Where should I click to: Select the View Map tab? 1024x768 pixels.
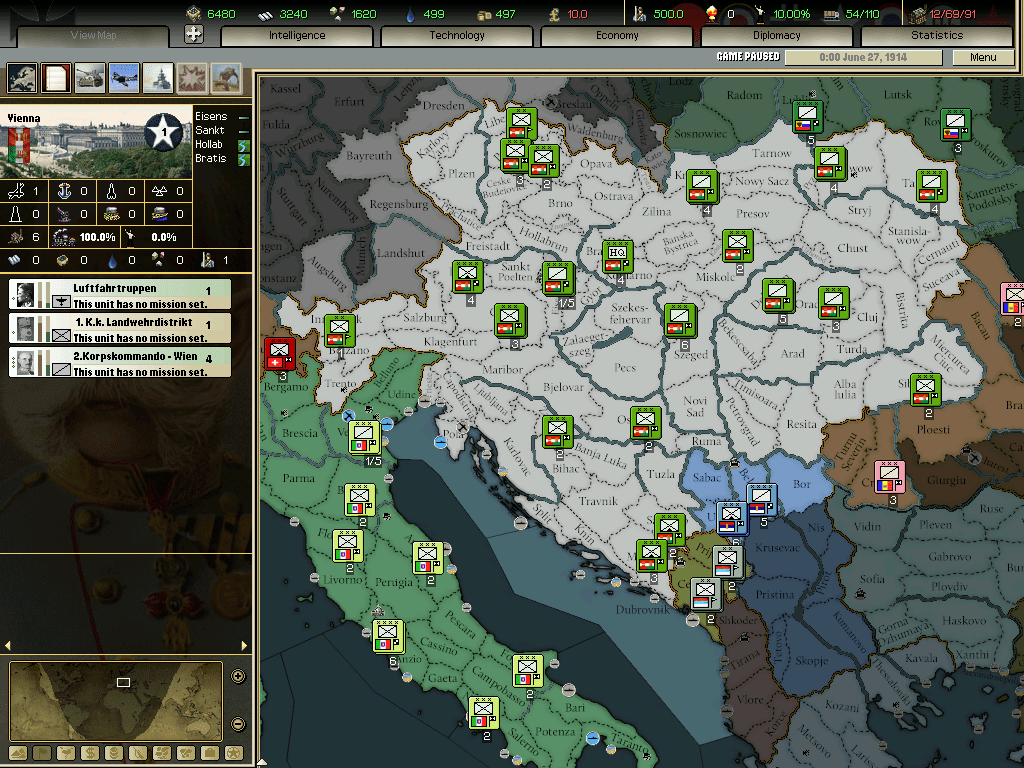[94, 36]
